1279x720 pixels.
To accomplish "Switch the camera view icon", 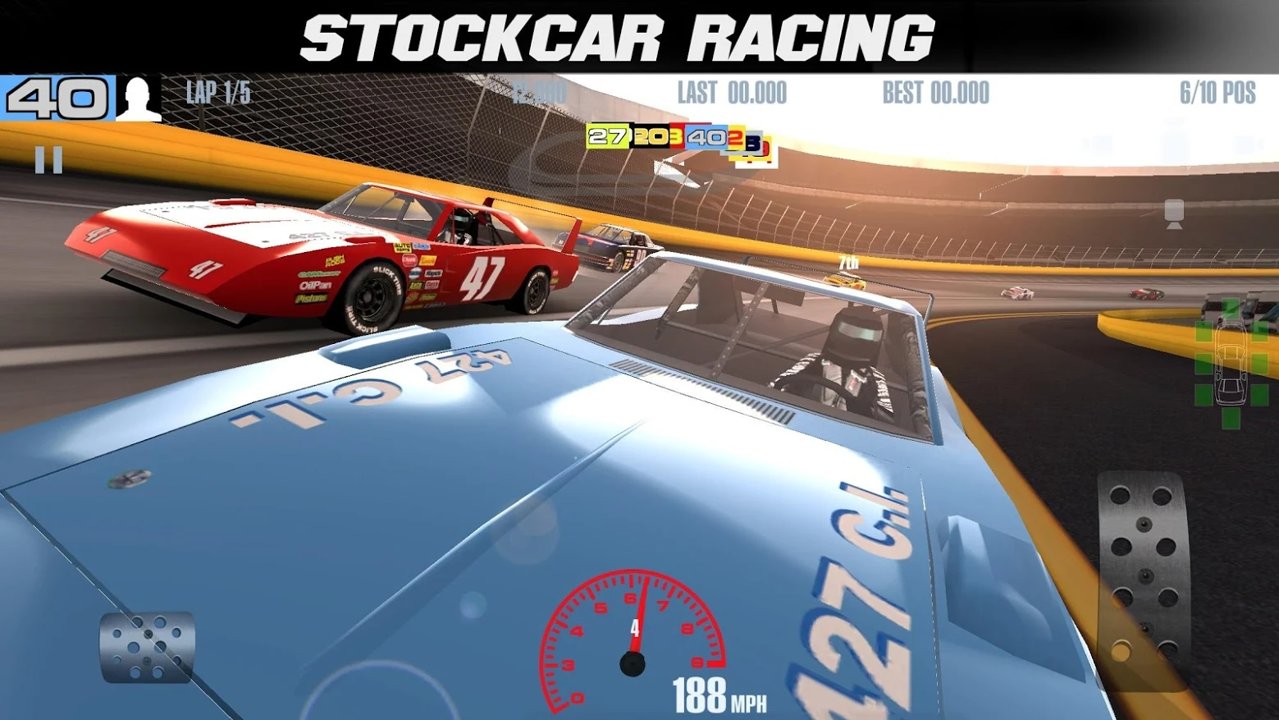I will [1174, 213].
